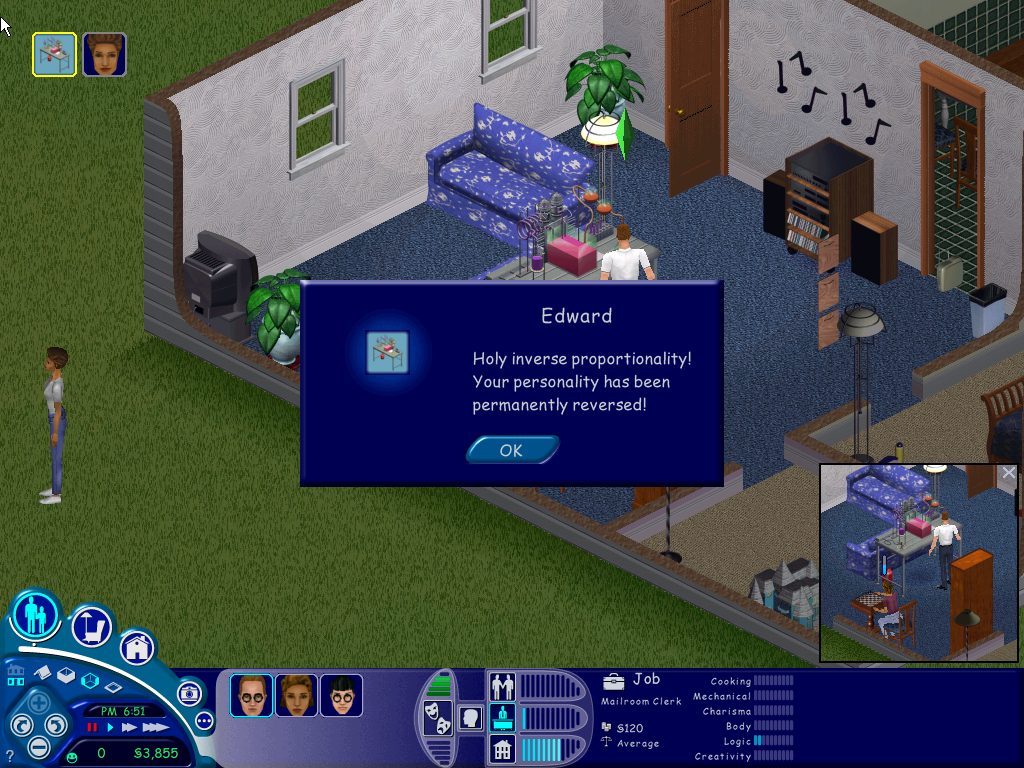1024x768 pixels.
Task: Open the mood panel with theater masks
Action: 436,717
